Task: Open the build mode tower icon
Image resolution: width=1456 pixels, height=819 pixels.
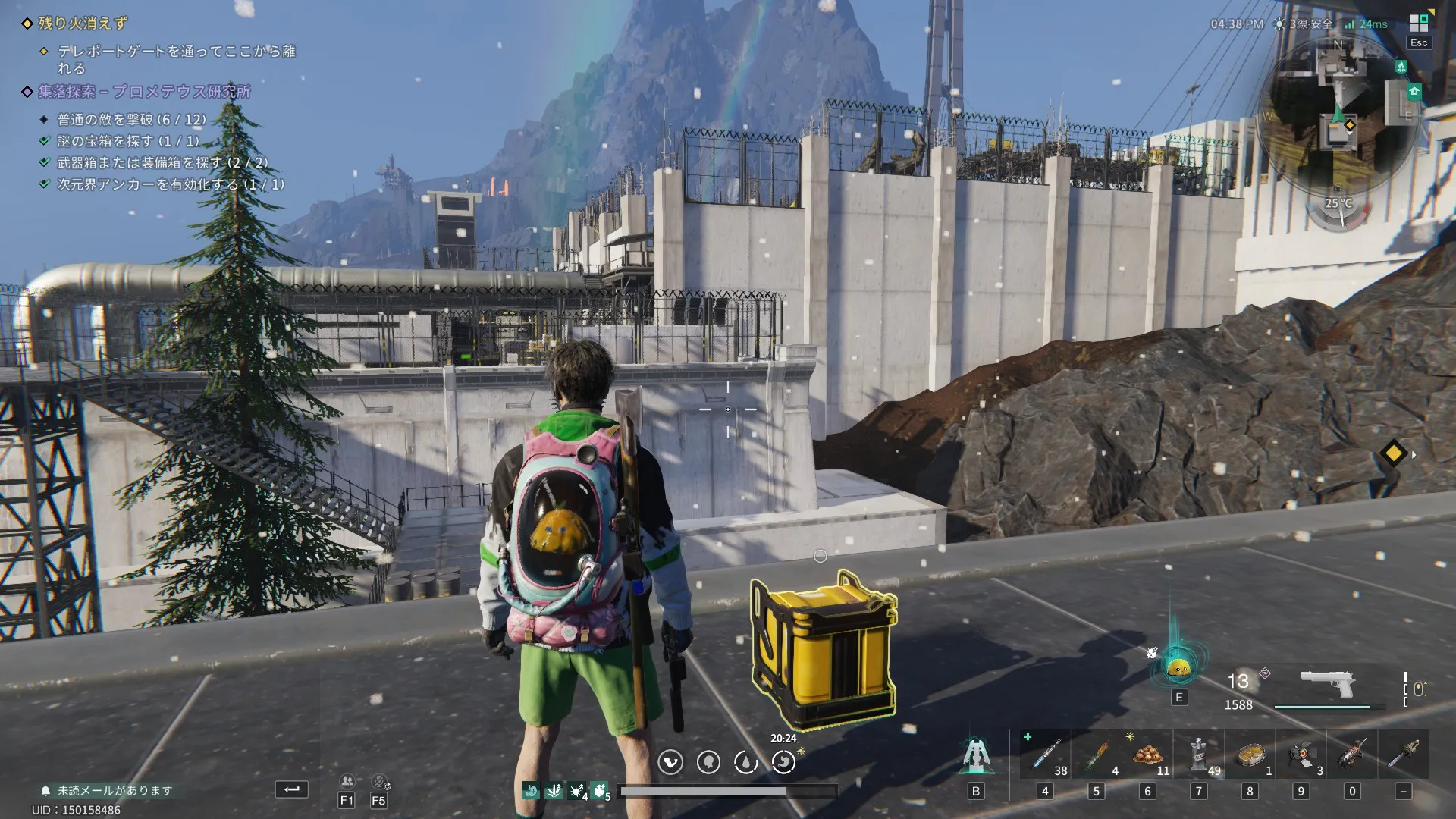Action: point(975,755)
